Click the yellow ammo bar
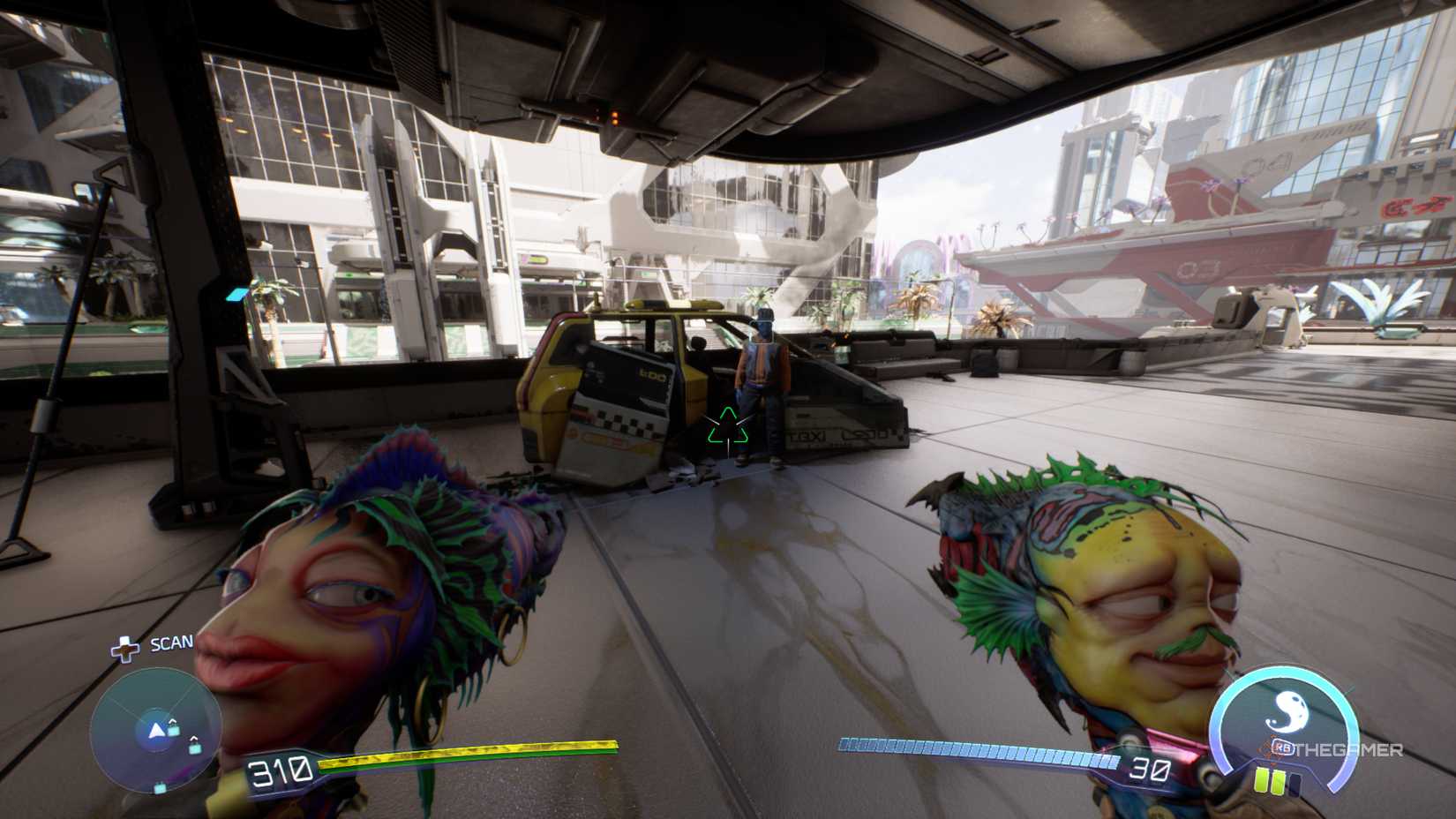The height and width of the screenshot is (819, 1456). point(468,756)
